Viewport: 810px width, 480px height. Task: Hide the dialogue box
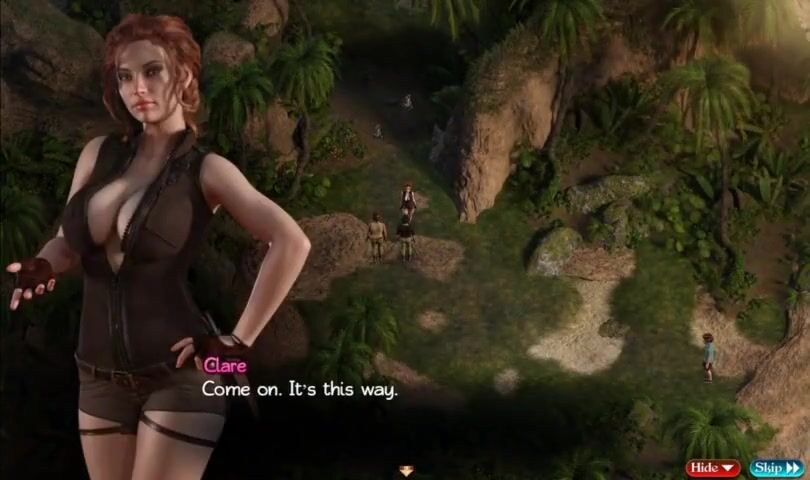(x=713, y=467)
